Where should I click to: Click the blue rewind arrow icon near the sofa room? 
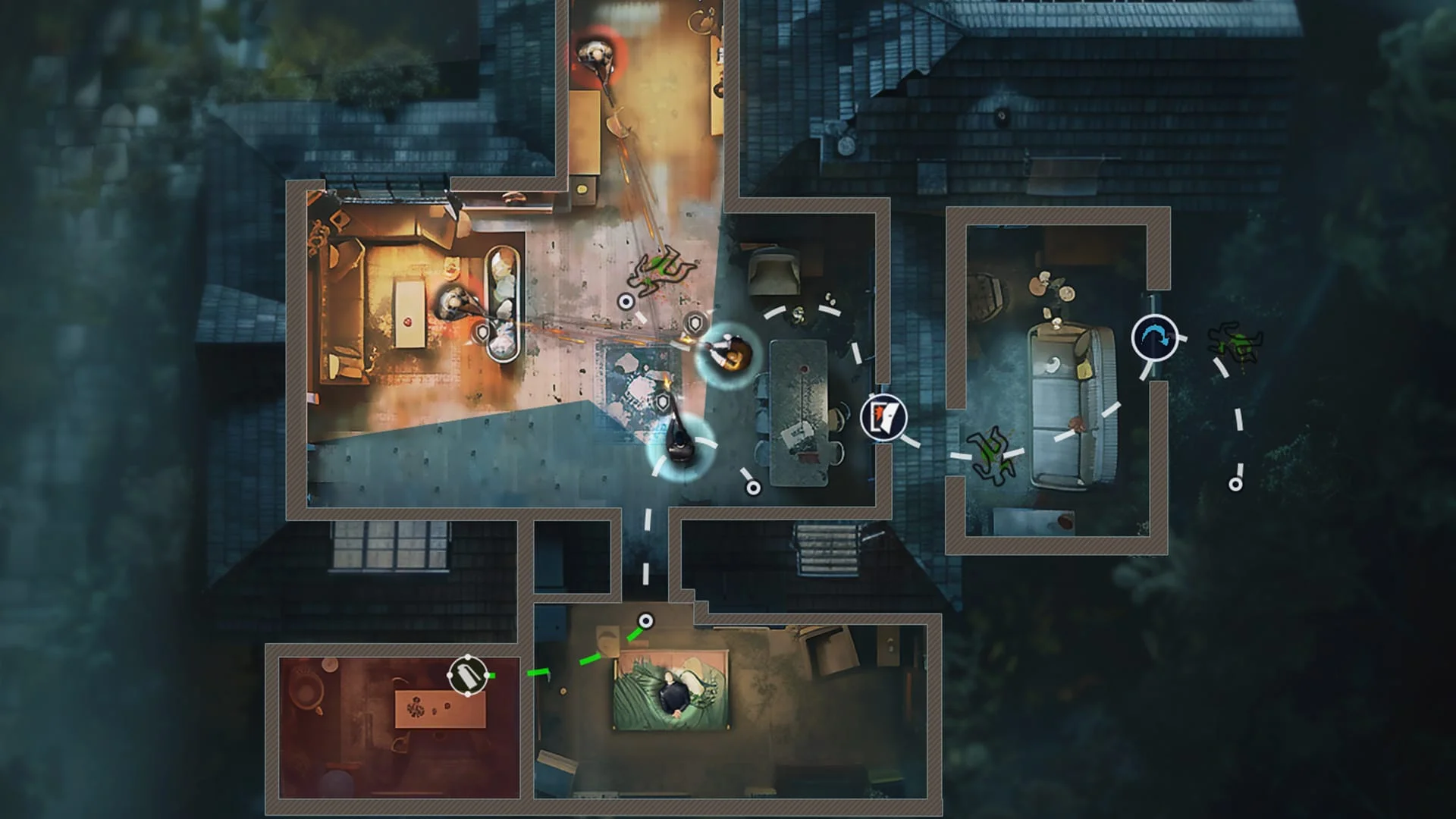(x=1153, y=334)
